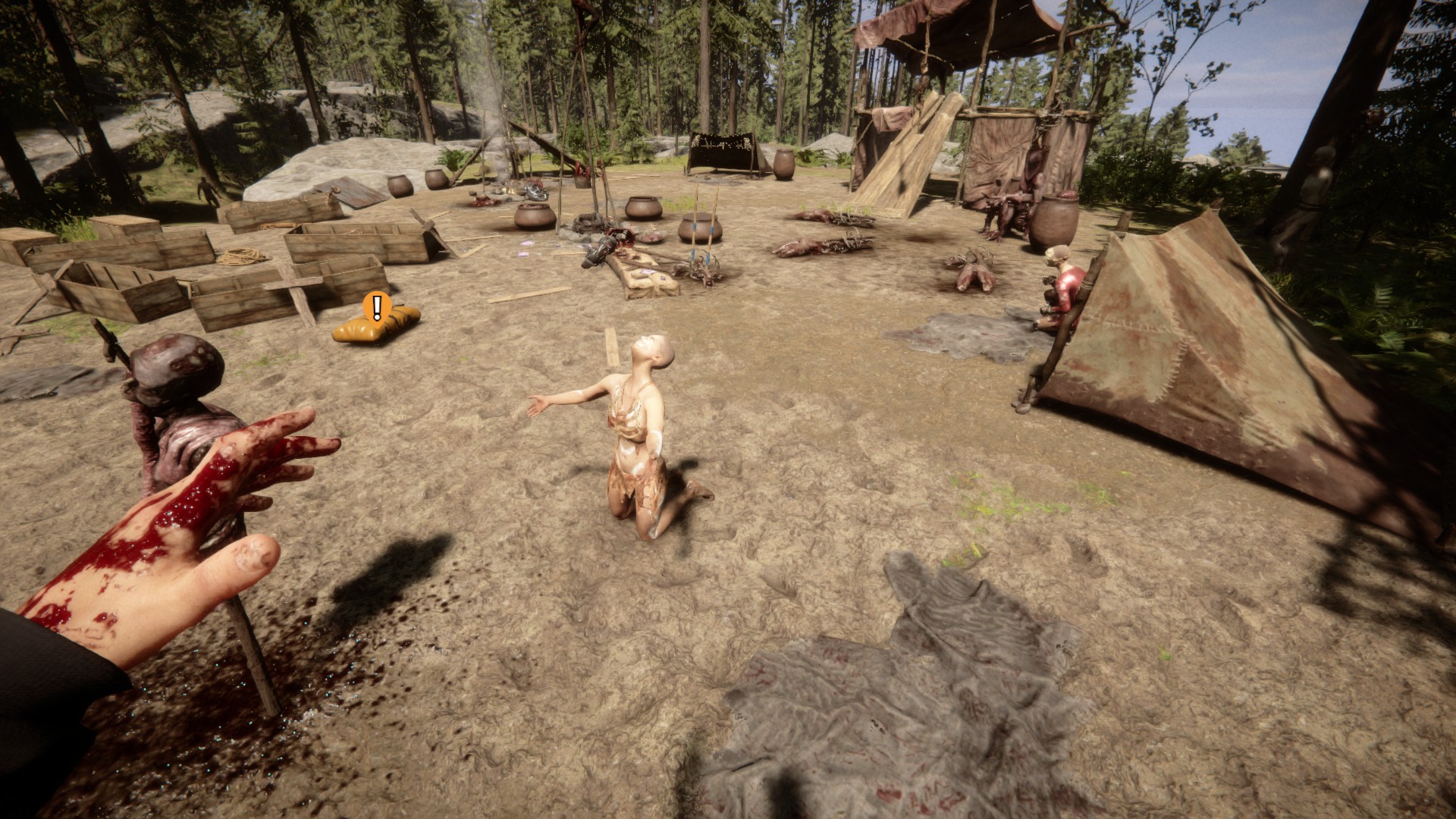Click the orange exclamation mark marker
The height and width of the screenshot is (819, 1456).
(377, 306)
